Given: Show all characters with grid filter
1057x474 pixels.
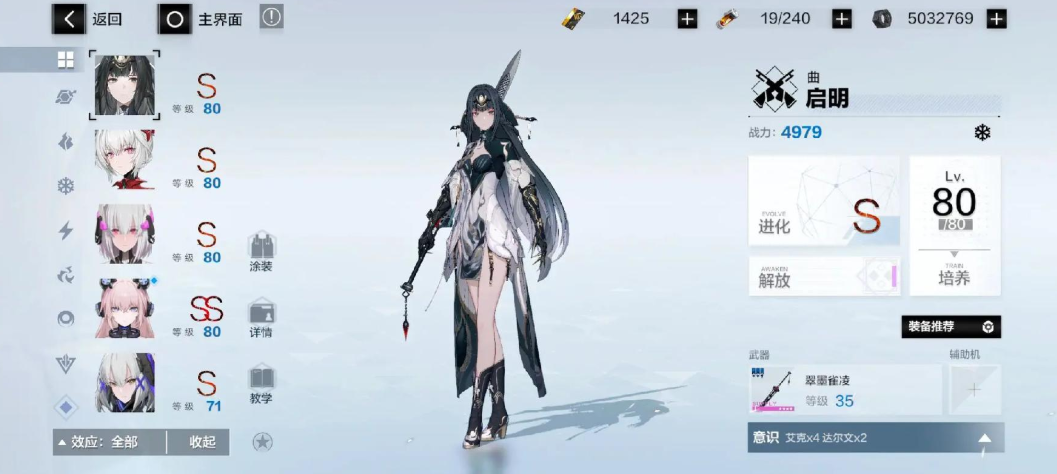Looking at the screenshot, I should pyautogui.click(x=66, y=60).
